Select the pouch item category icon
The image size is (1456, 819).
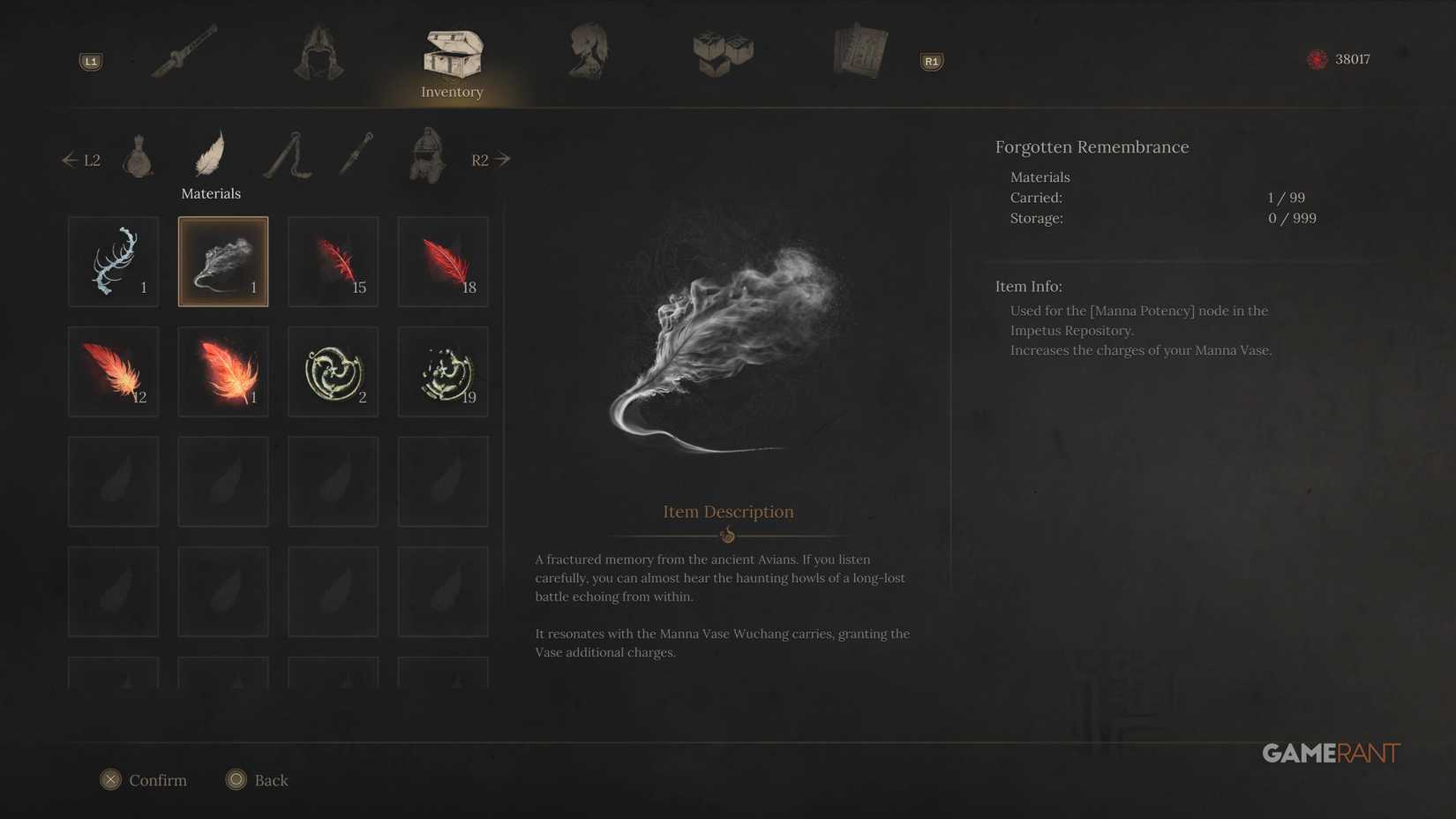click(139, 157)
